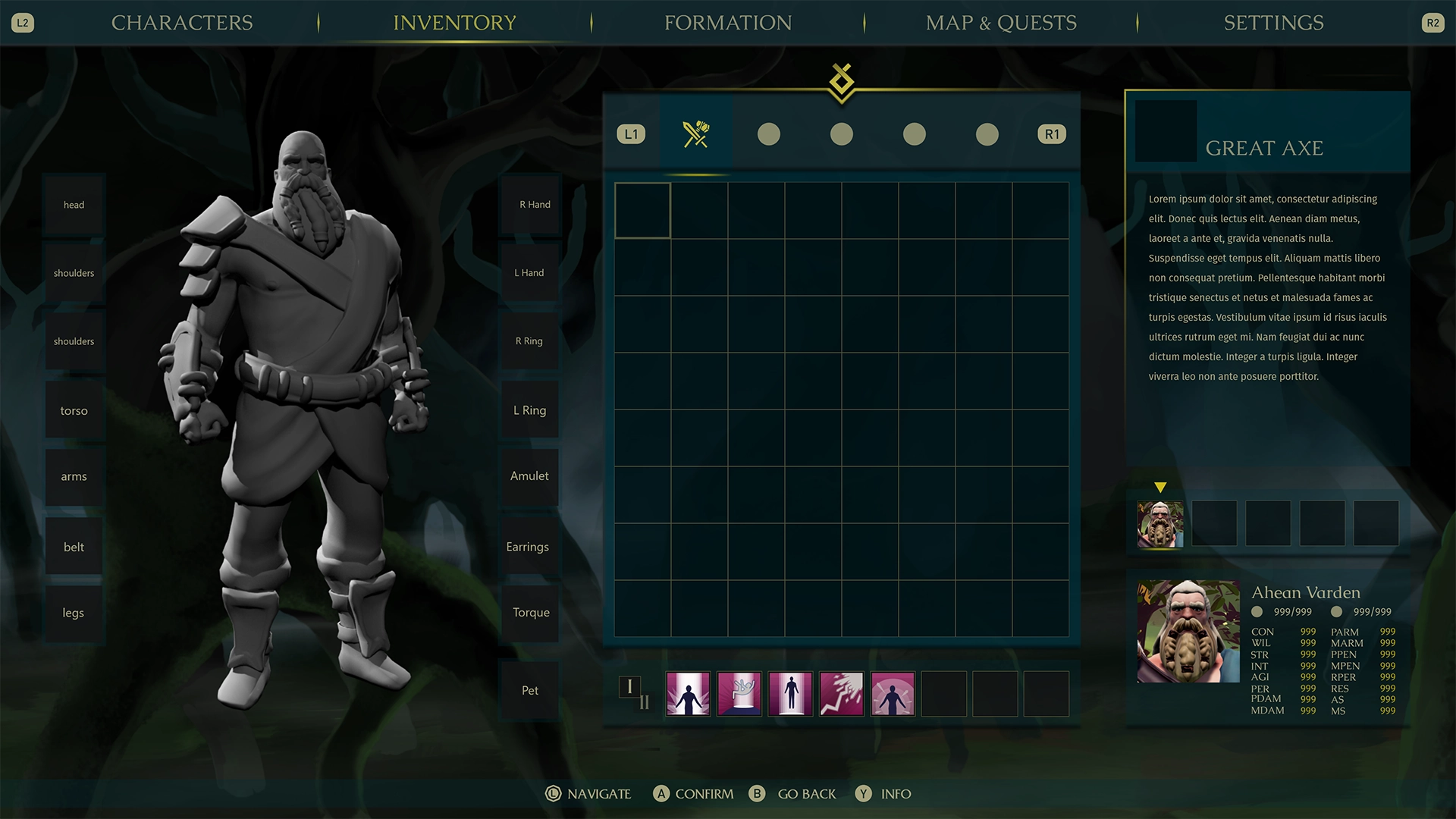Click the GO BACK action label

(x=806, y=794)
